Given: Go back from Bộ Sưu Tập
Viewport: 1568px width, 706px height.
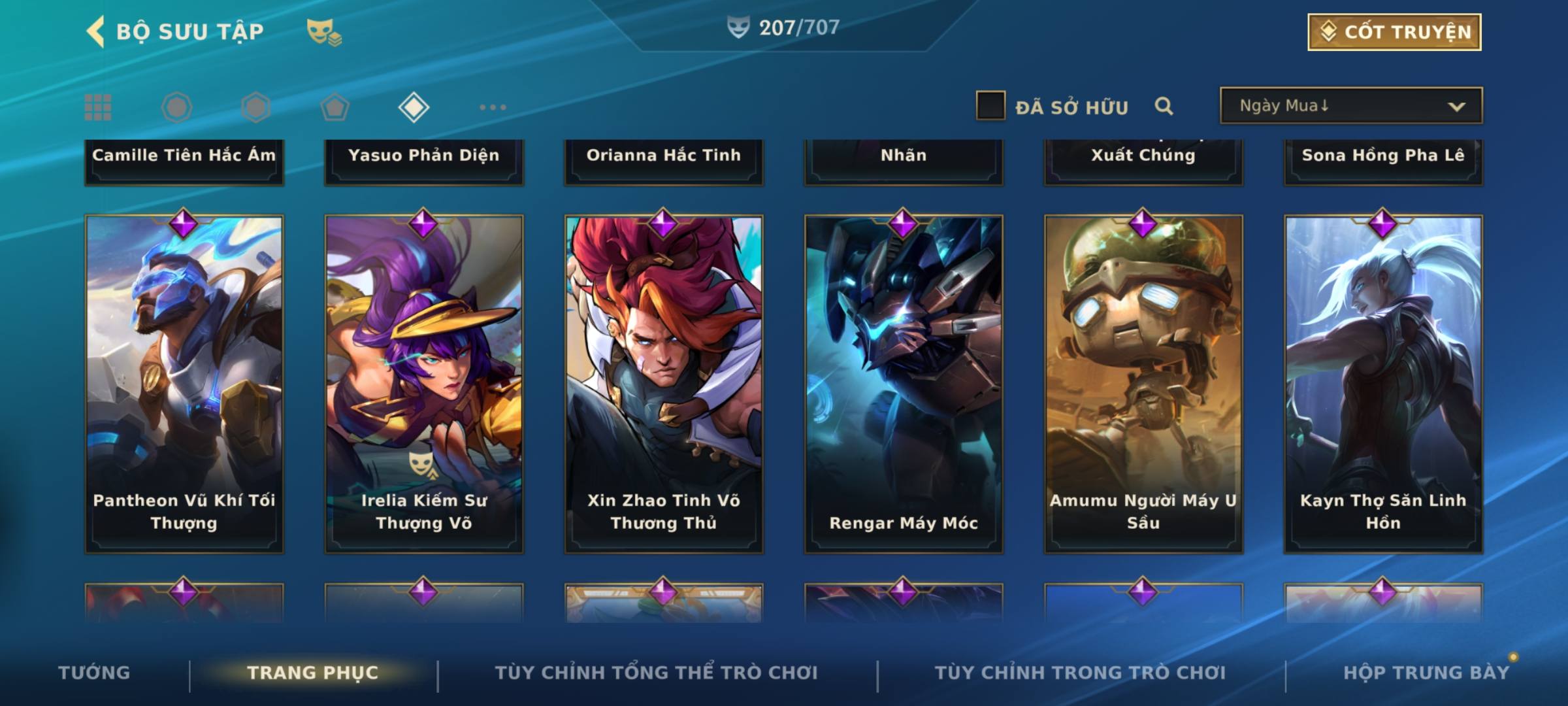Looking at the screenshot, I should [x=96, y=31].
